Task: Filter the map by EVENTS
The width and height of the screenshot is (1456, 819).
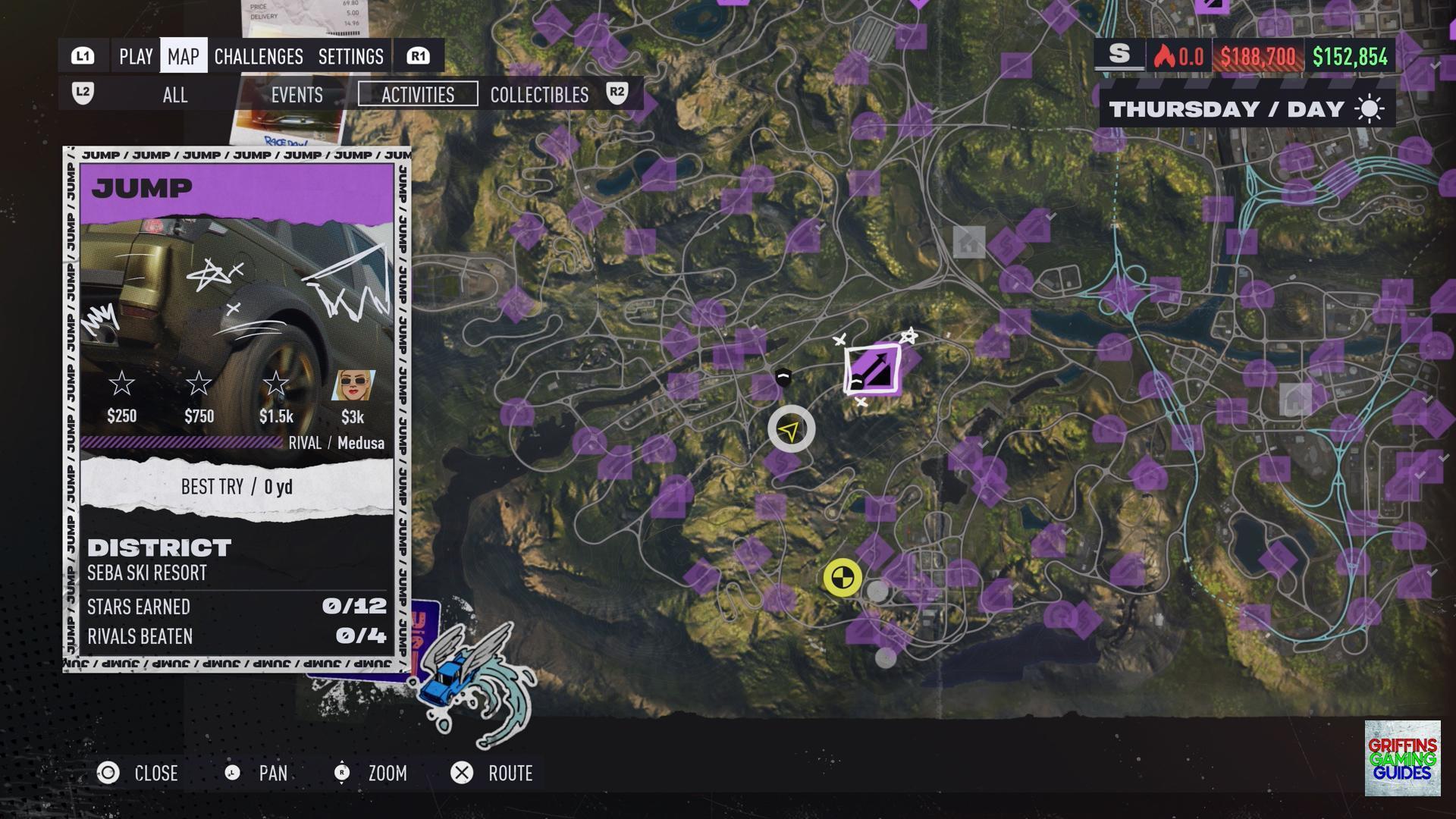Action: [x=297, y=95]
